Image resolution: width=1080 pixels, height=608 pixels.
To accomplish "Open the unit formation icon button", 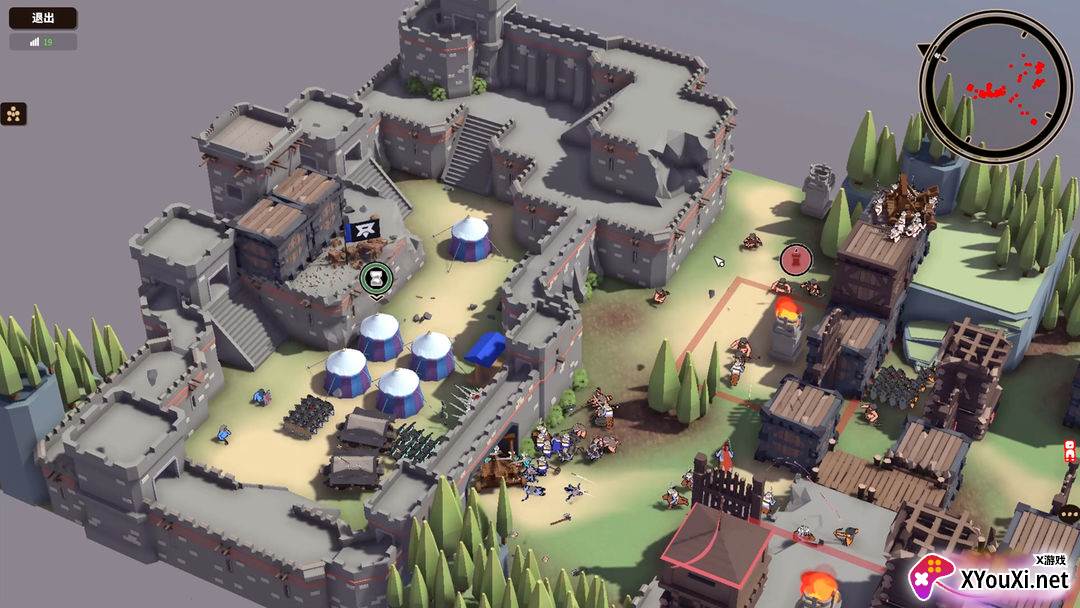I will pos(14,114).
